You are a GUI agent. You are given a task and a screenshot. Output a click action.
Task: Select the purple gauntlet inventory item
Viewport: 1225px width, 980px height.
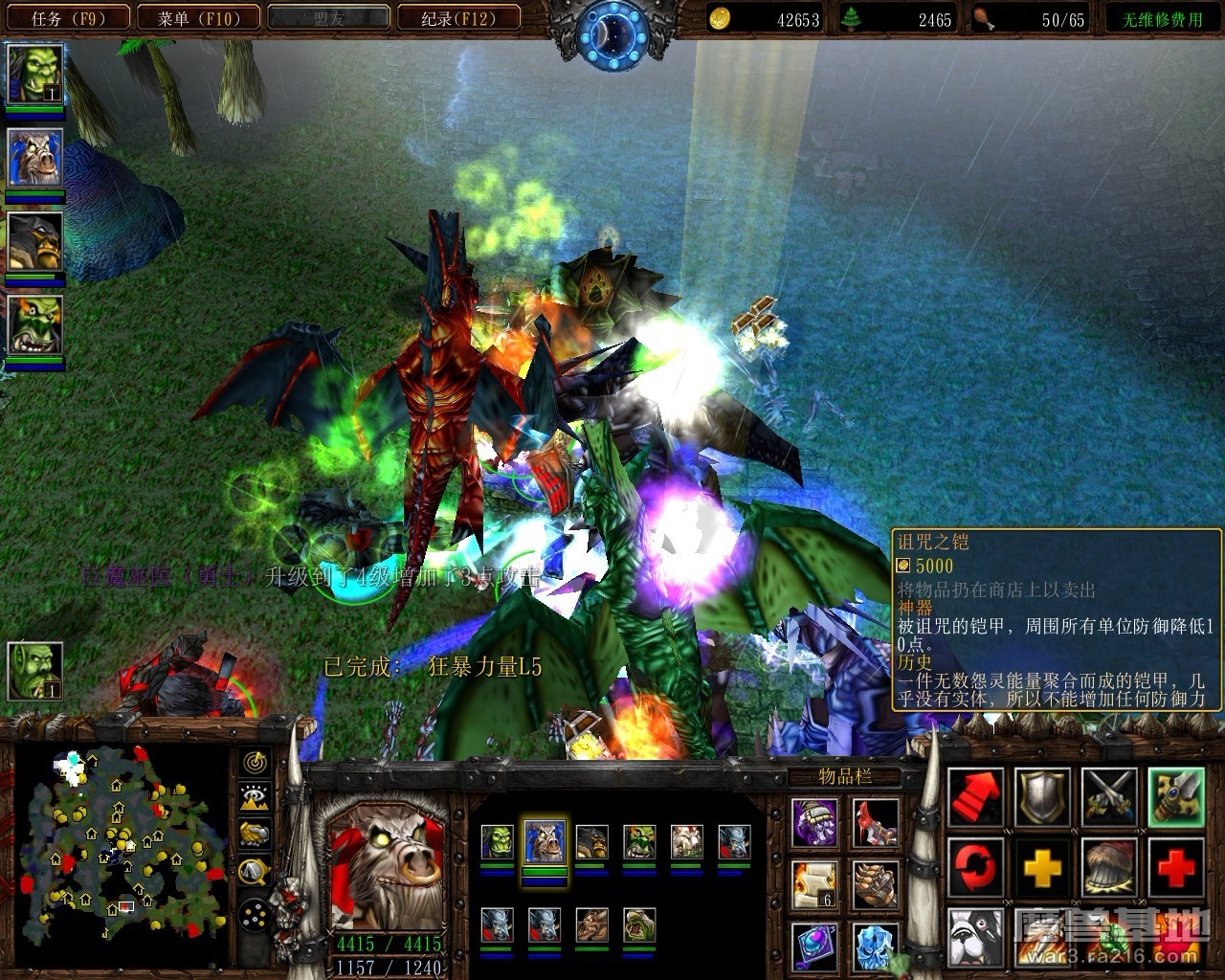click(x=814, y=823)
